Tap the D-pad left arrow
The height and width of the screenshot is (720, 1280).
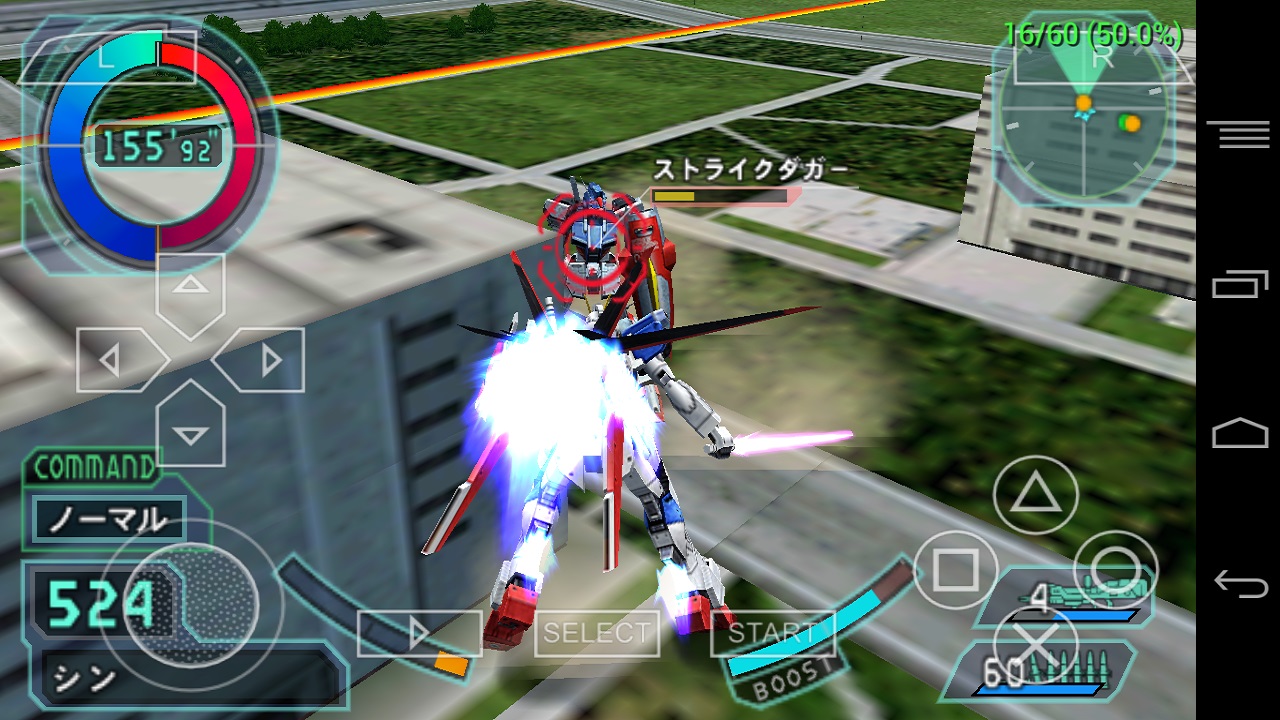(118, 360)
